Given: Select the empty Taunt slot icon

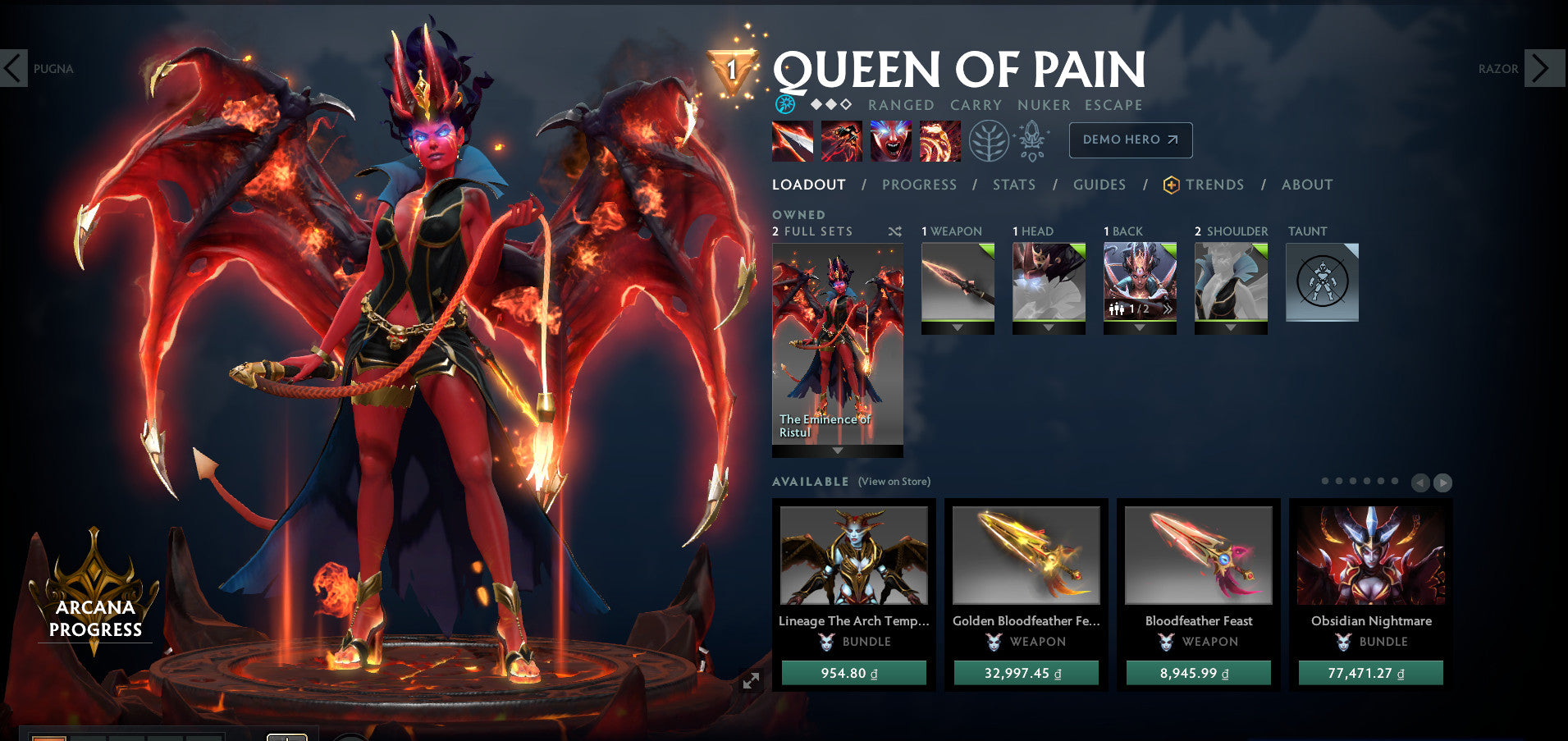Looking at the screenshot, I should tap(1323, 281).
